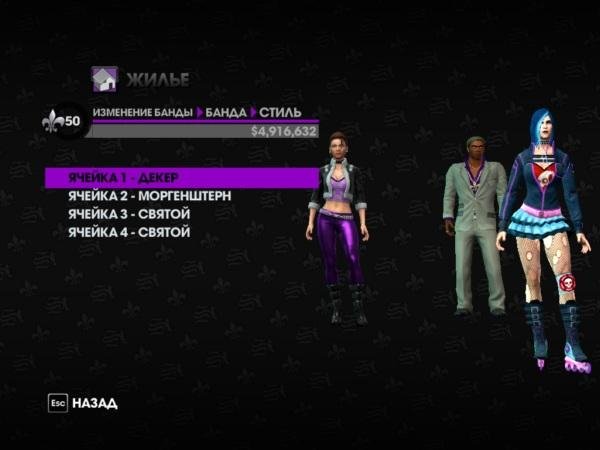600x450 pixels.
Task: Select Ячейка 1 - Декер entry
Action: point(124,178)
